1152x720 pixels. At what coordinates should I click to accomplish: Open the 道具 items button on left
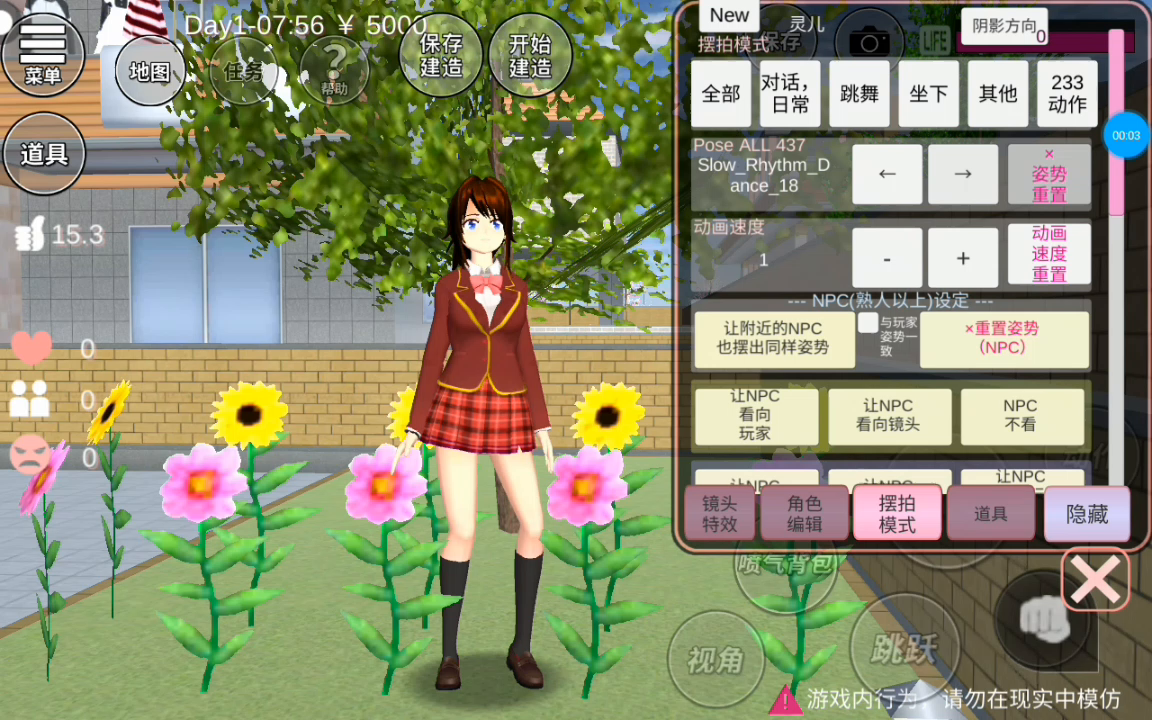(44, 154)
